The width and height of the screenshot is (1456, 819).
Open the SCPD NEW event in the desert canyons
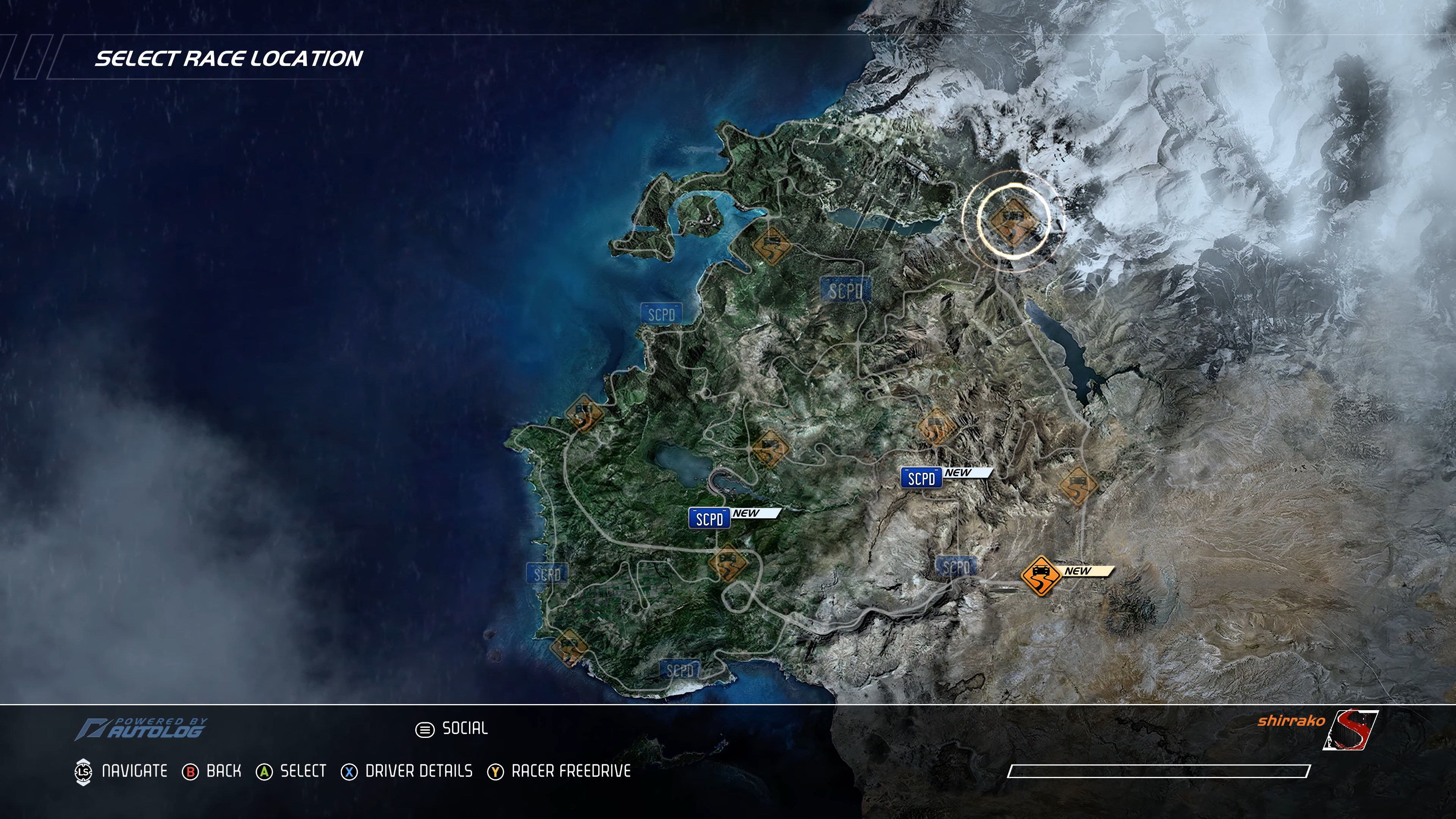921,478
